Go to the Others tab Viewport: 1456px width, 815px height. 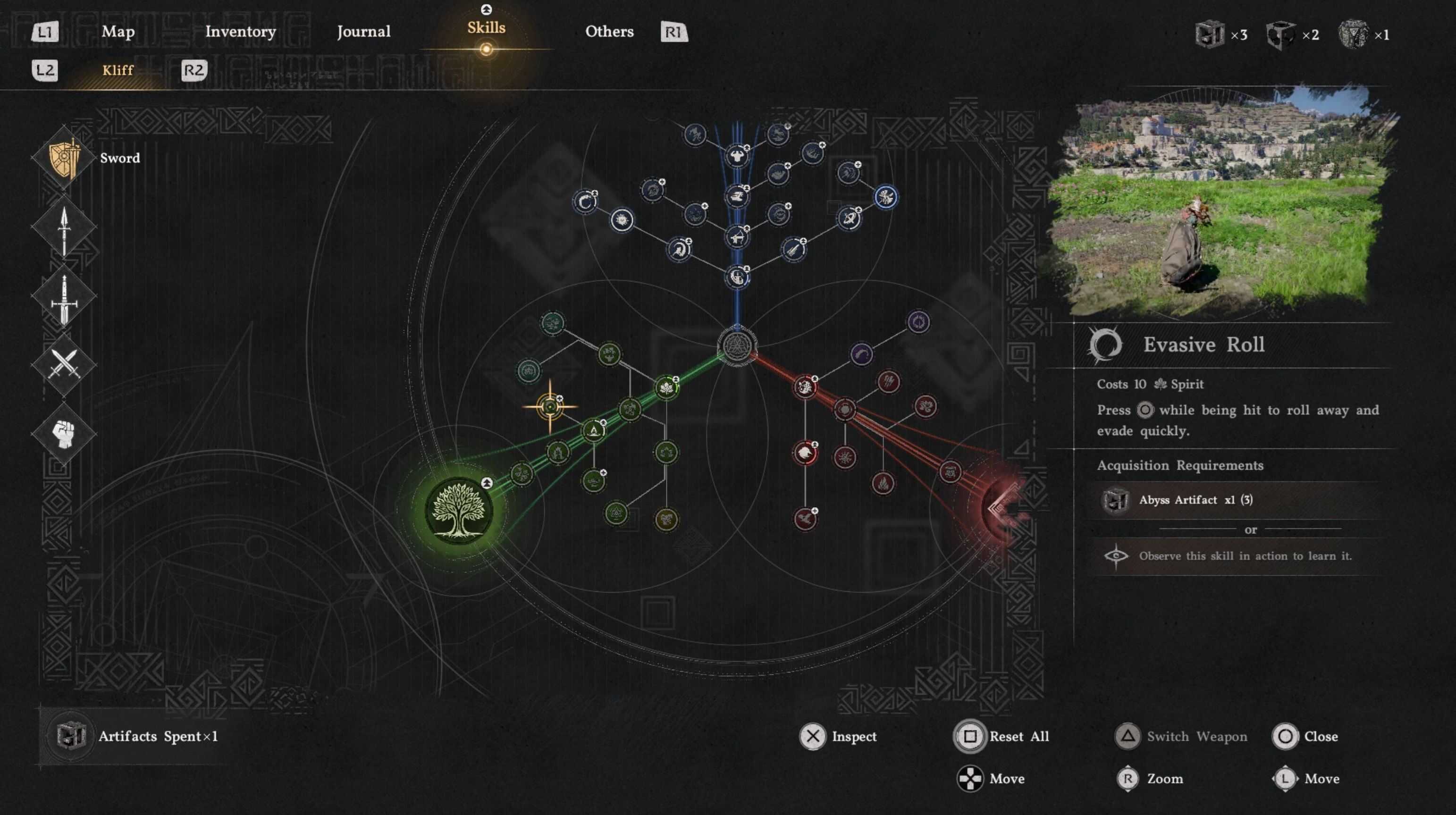click(x=609, y=32)
